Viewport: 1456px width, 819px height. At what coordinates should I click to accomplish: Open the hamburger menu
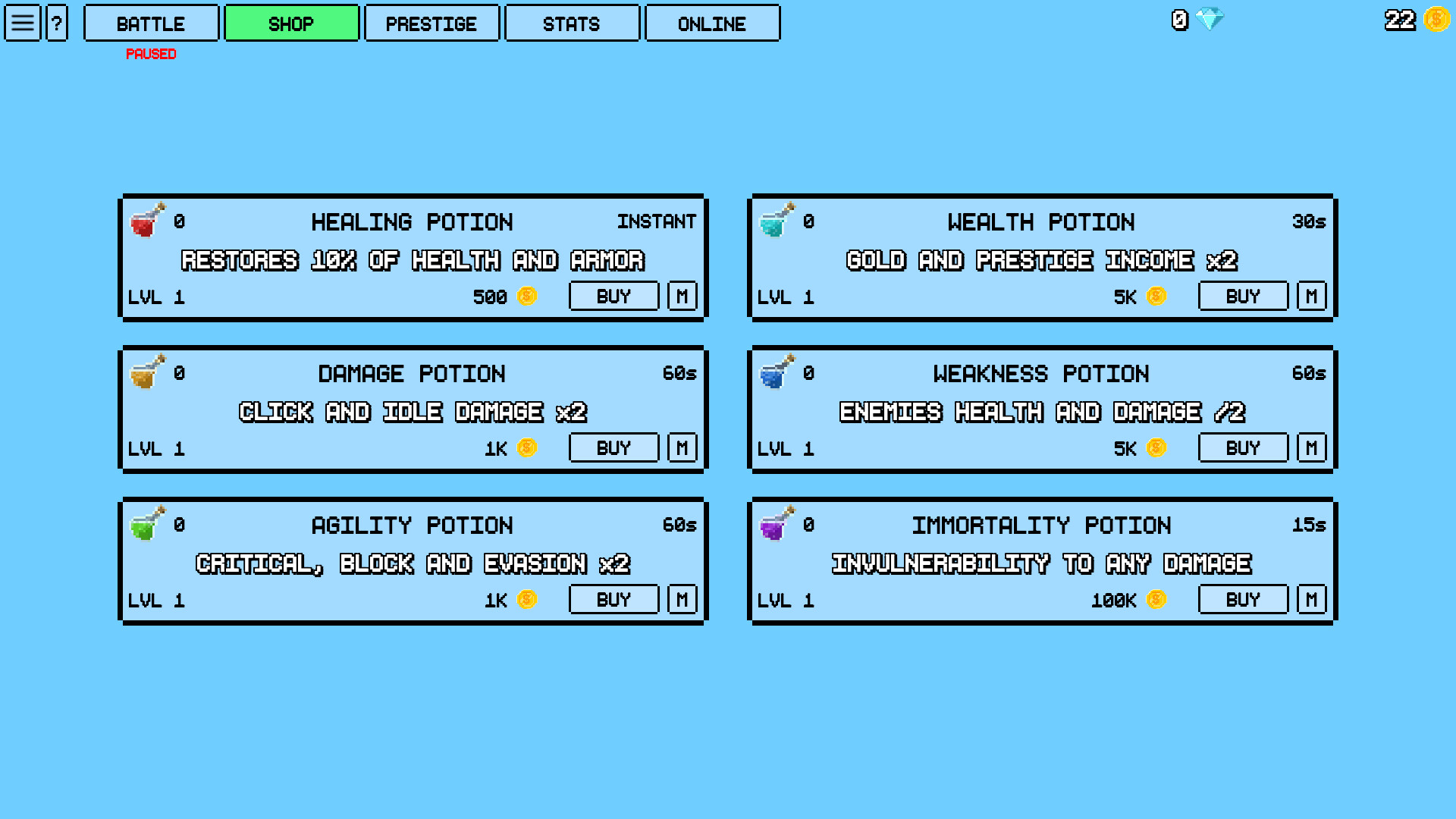pyautogui.click(x=22, y=23)
